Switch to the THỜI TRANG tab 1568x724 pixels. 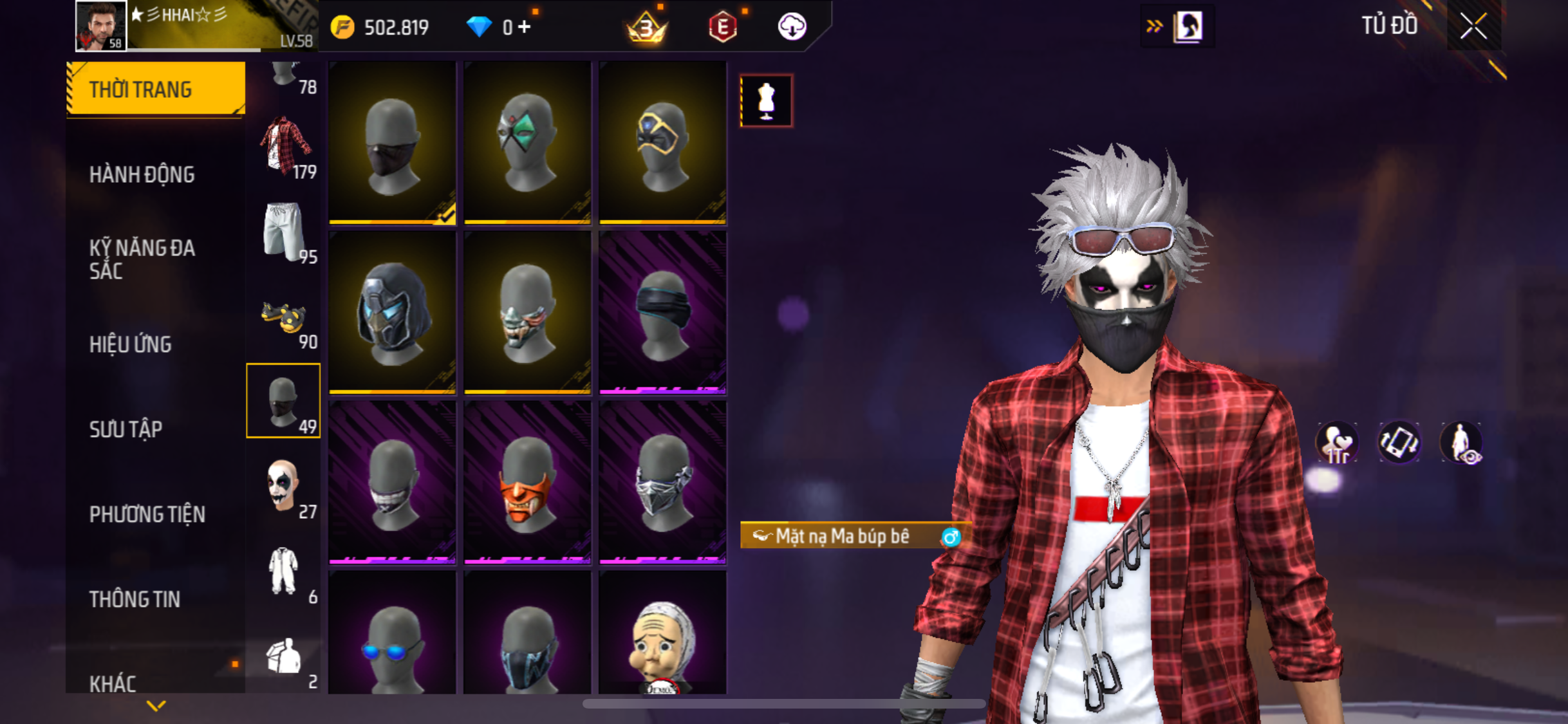pyautogui.click(x=155, y=89)
